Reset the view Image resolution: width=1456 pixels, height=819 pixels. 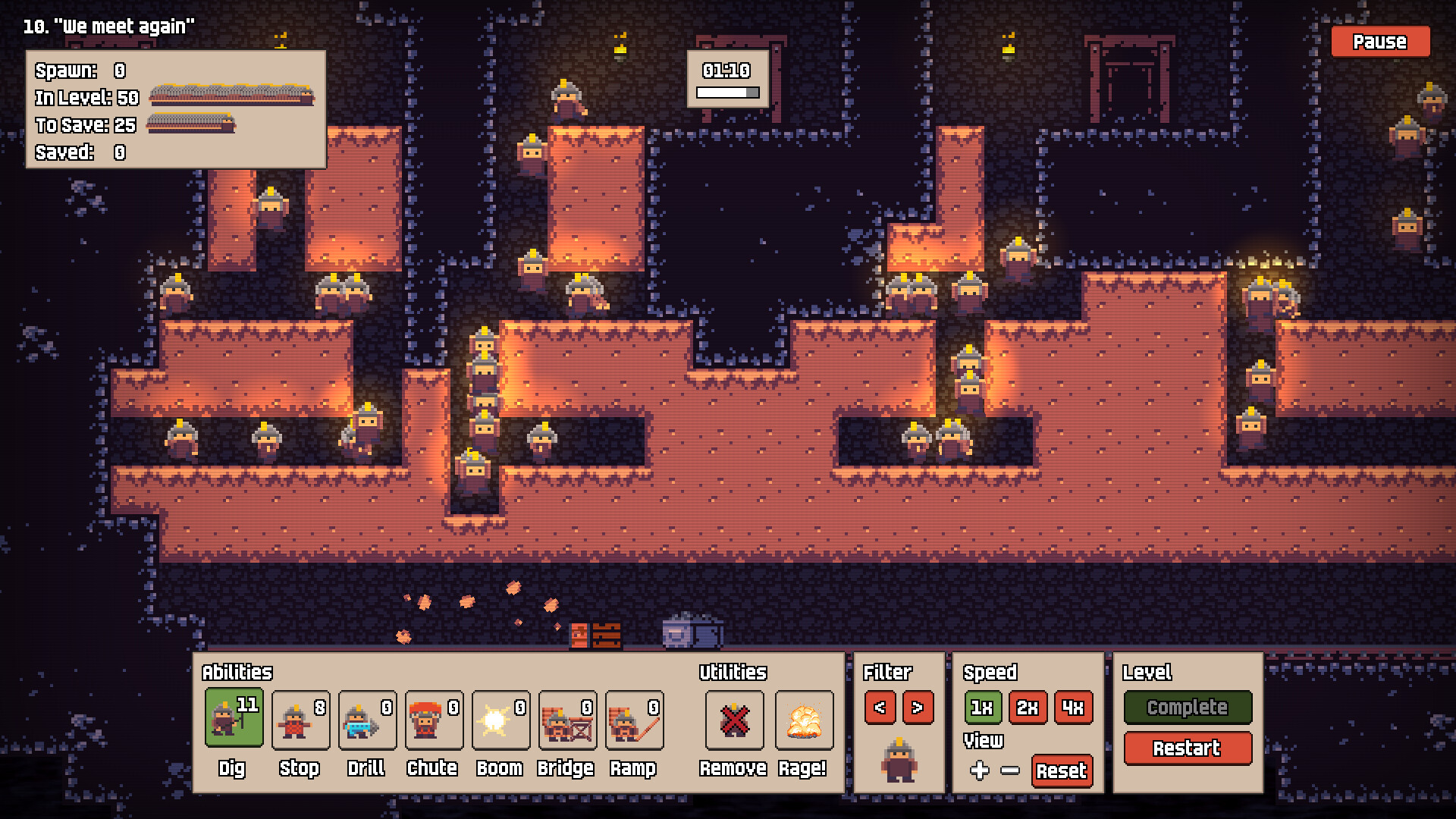click(x=1061, y=770)
